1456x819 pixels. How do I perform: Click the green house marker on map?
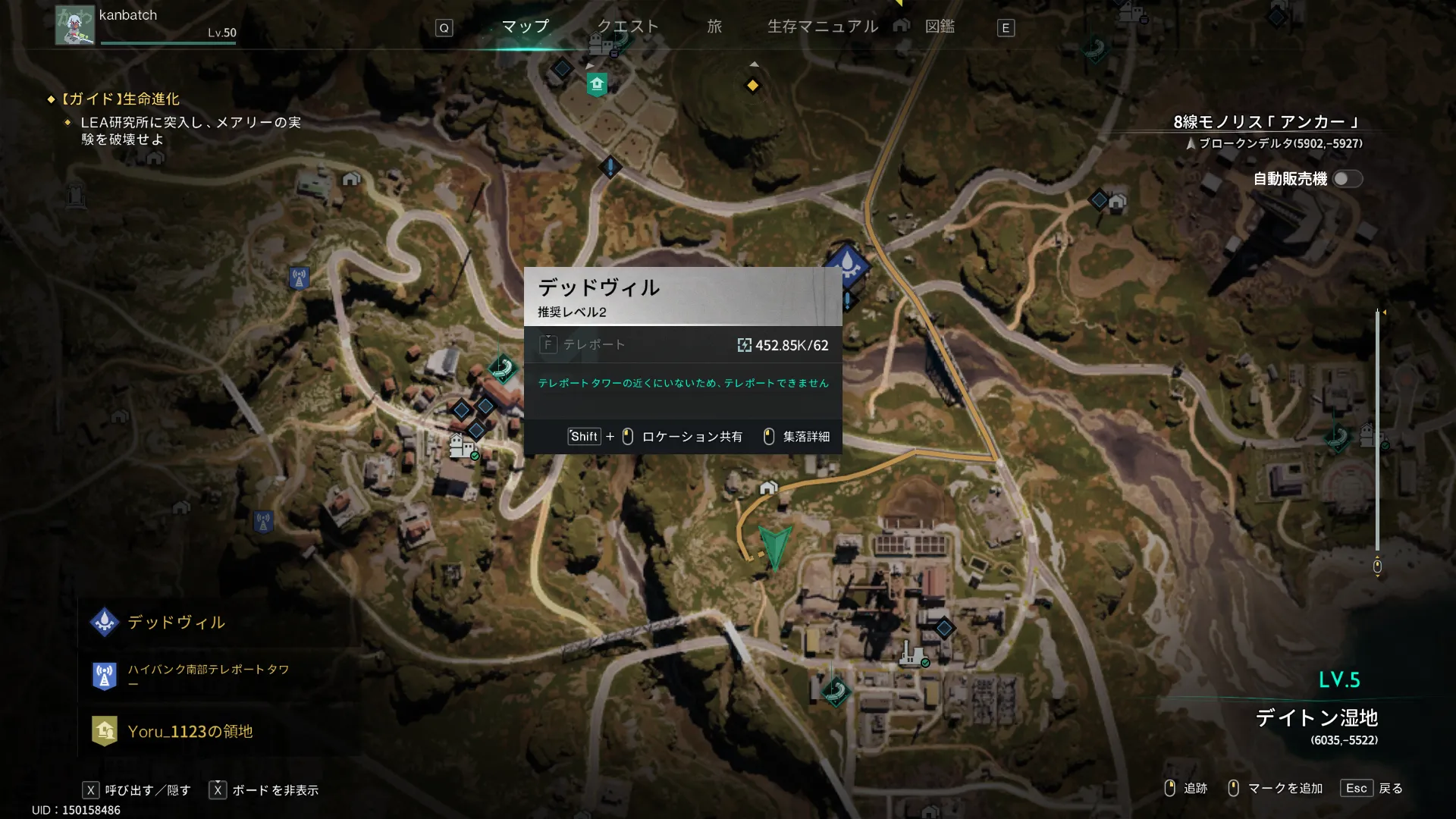click(x=597, y=84)
